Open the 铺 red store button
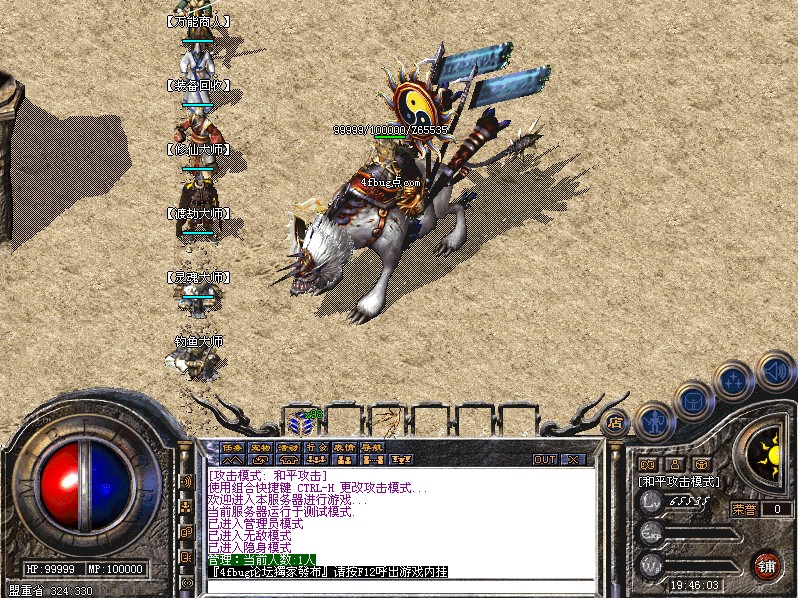The width and height of the screenshot is (798, 598). pyautogui.click(x=767, y=564)
